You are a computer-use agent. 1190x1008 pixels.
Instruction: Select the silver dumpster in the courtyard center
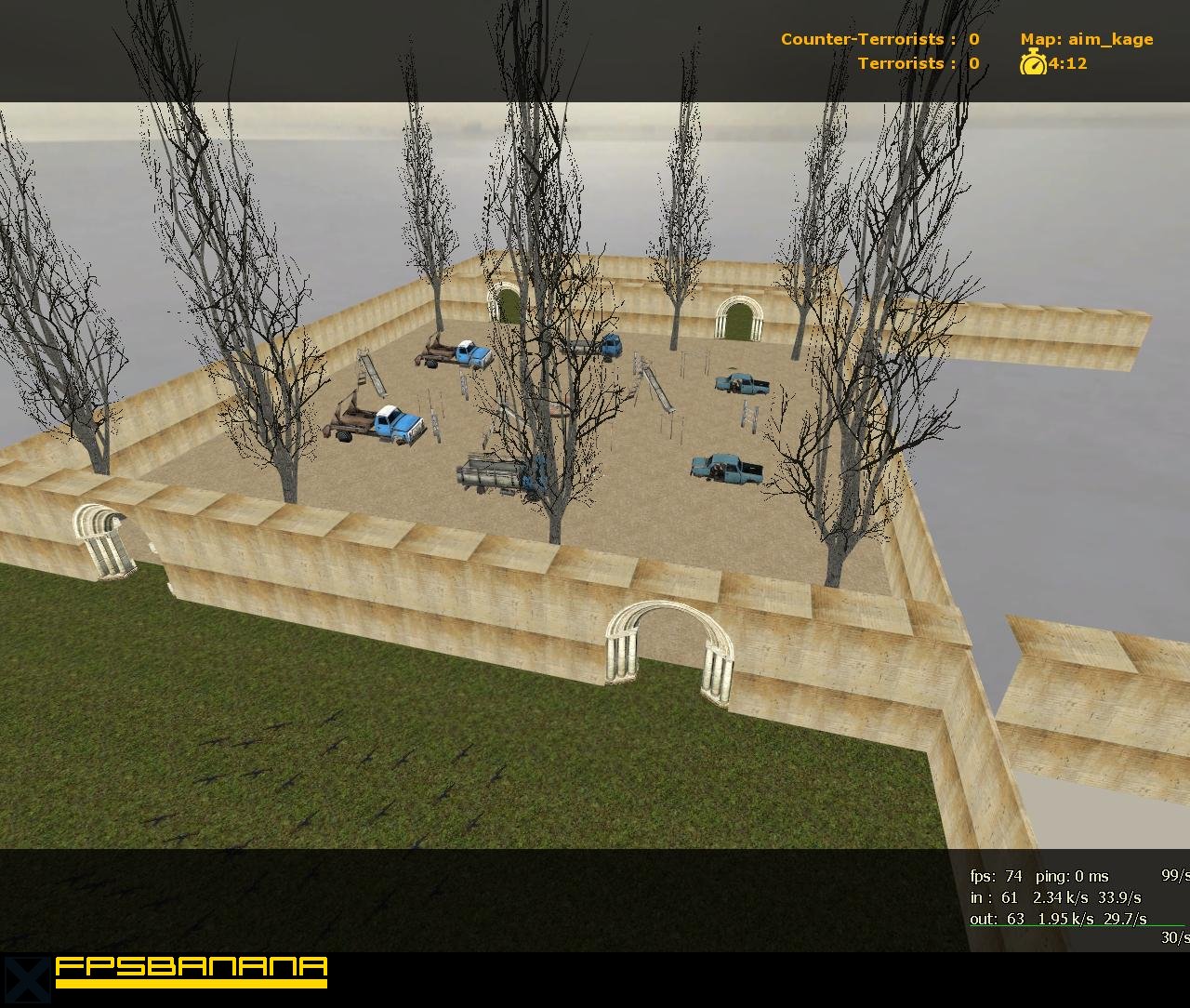coord(490,472)
